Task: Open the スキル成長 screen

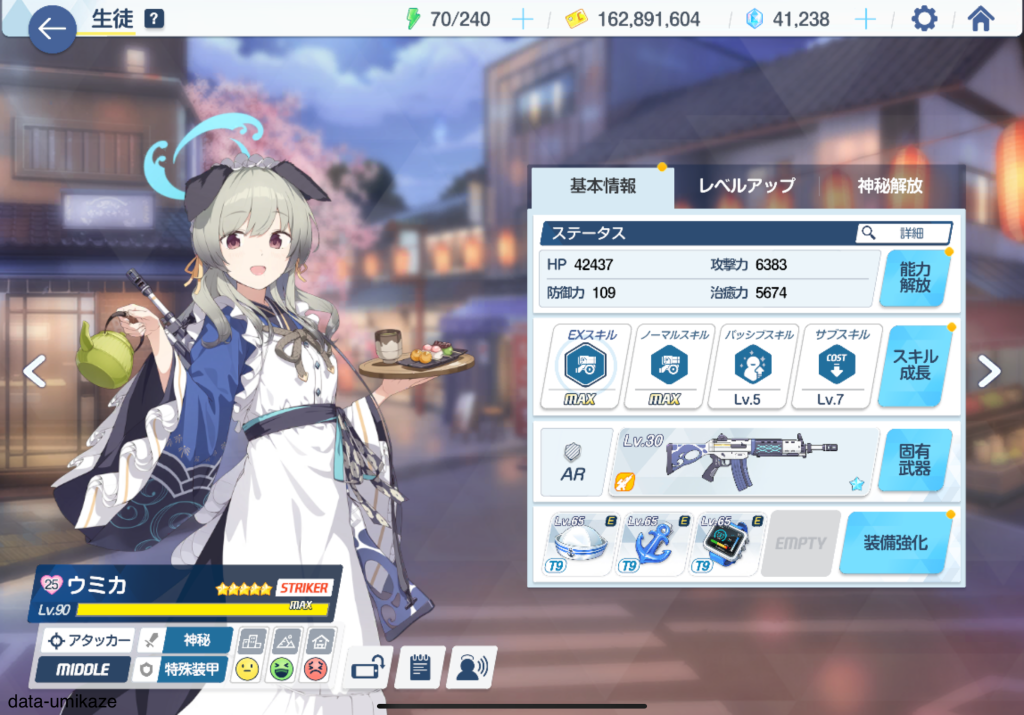Action: pyautogui.click(x=914, y=365)
